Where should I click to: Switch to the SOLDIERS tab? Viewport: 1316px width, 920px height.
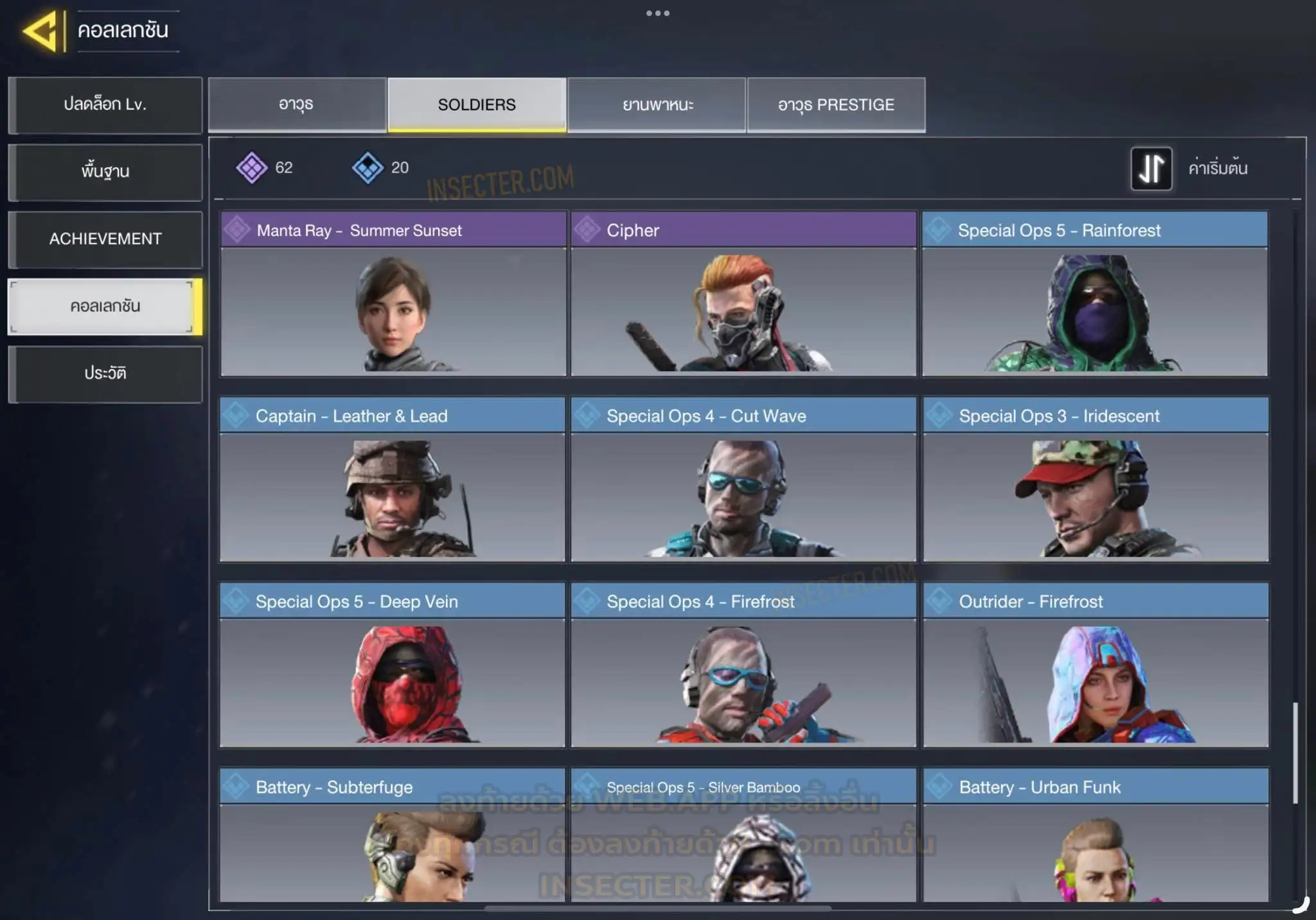tap(477, 105)
